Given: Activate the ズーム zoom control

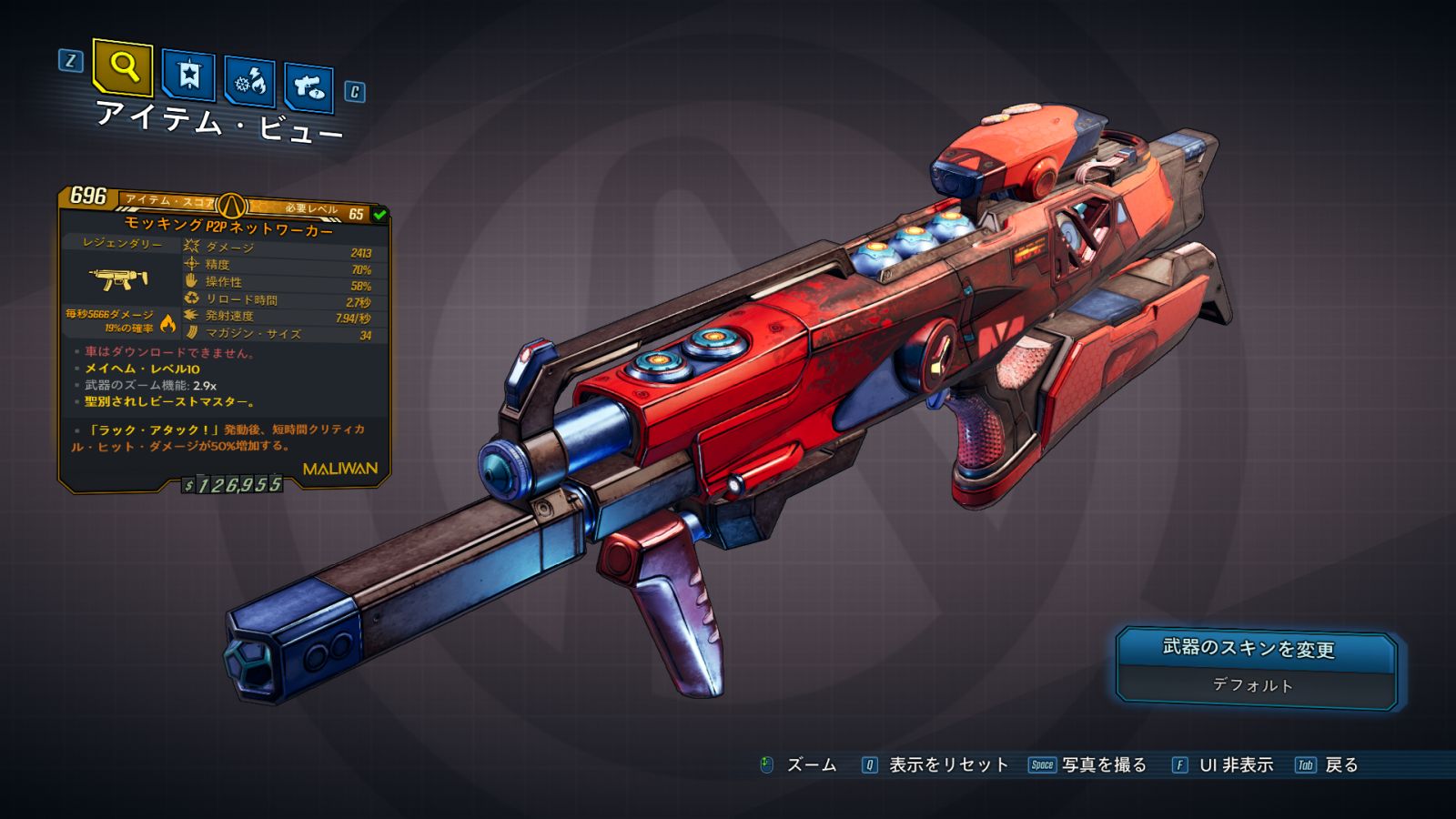Looking at the screenshot, I should (810, 765).
